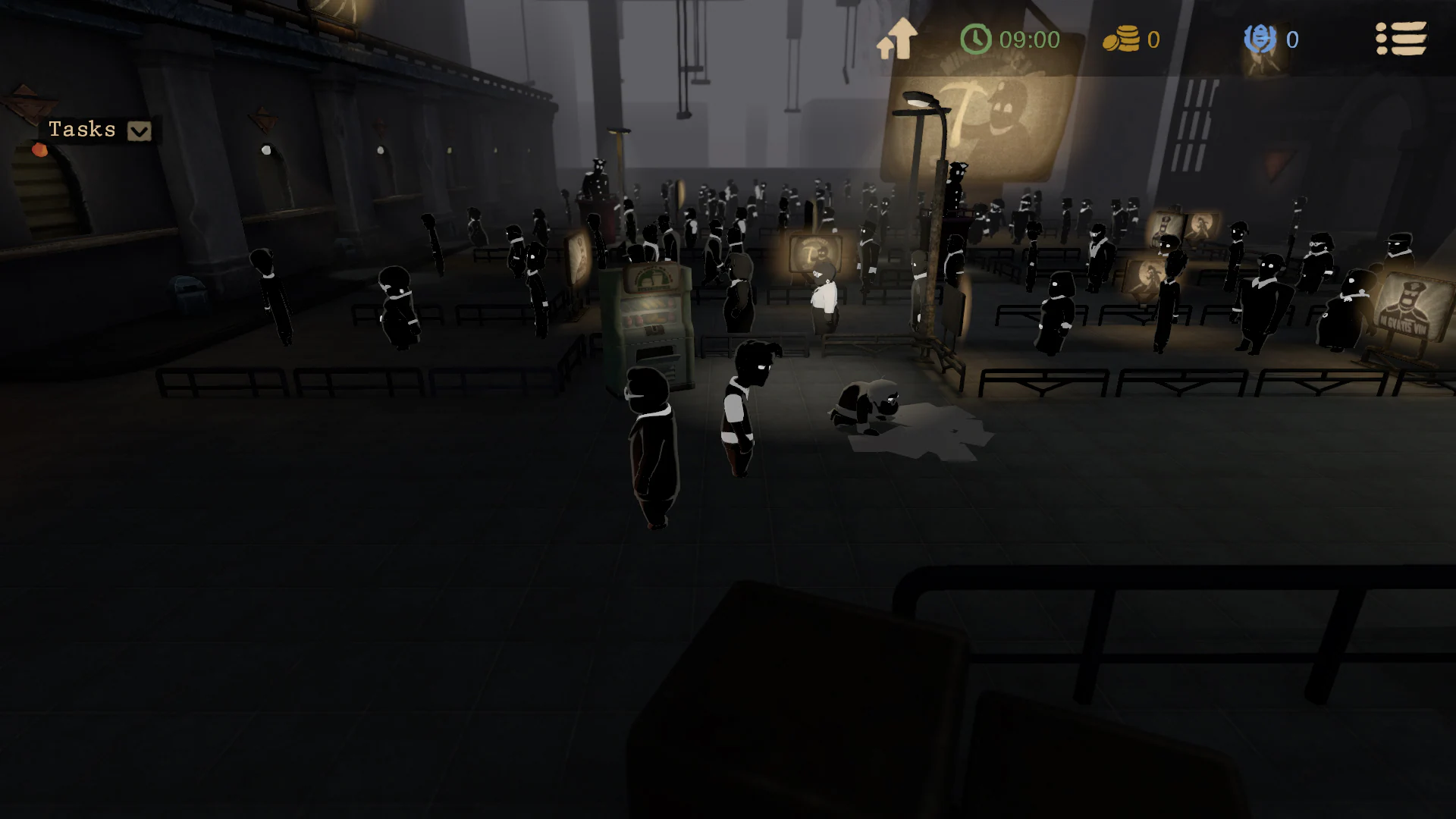Click the blue authority badge icon
Screen dimensions: 1456x819
click(x=1260, y=39)
